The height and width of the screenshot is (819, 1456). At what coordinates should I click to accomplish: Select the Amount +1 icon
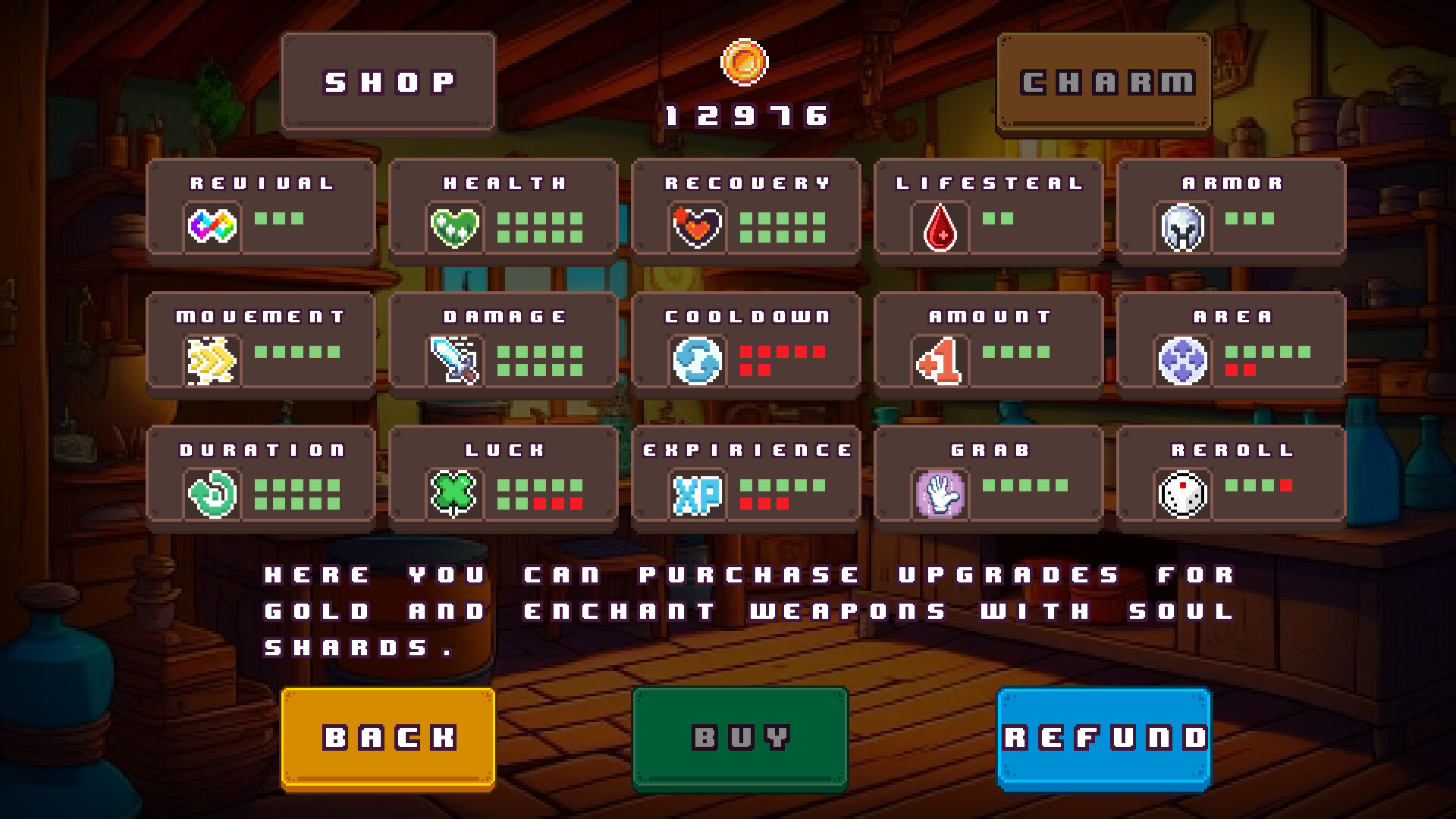(940, 359)
